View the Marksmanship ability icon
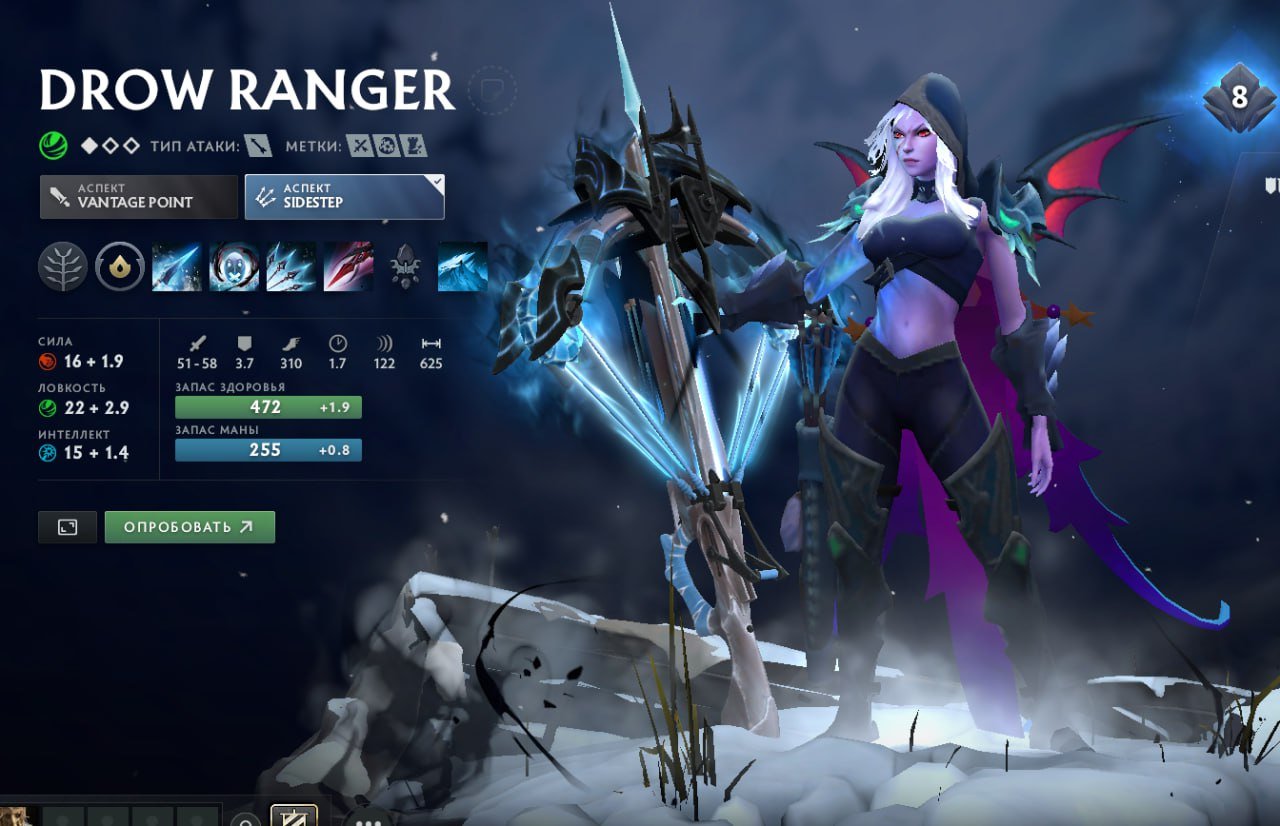Image resolution: width=1280 pixels, height=826 pixels. [x=348, y=267]
